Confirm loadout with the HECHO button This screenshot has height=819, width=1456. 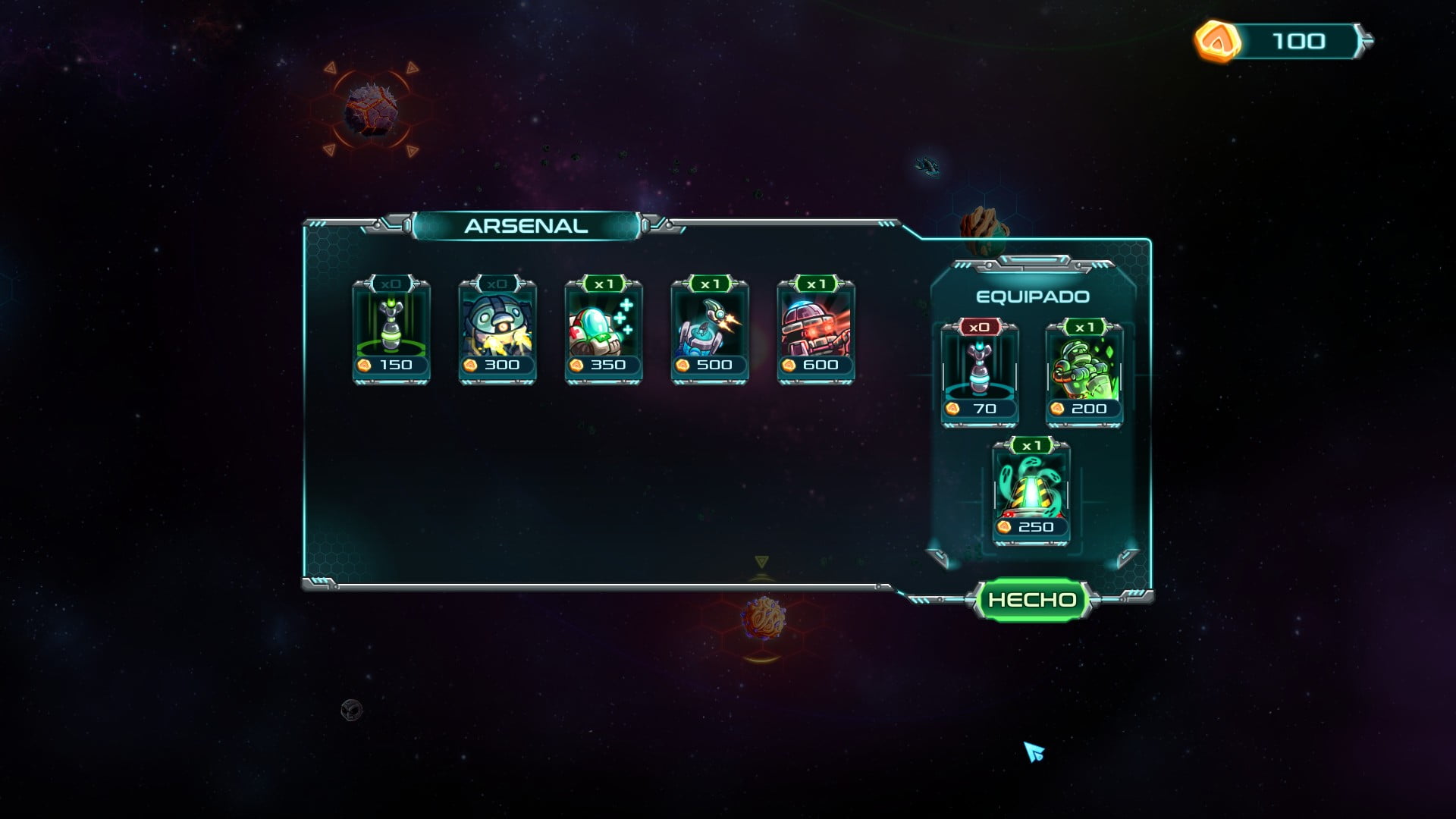1032,600
